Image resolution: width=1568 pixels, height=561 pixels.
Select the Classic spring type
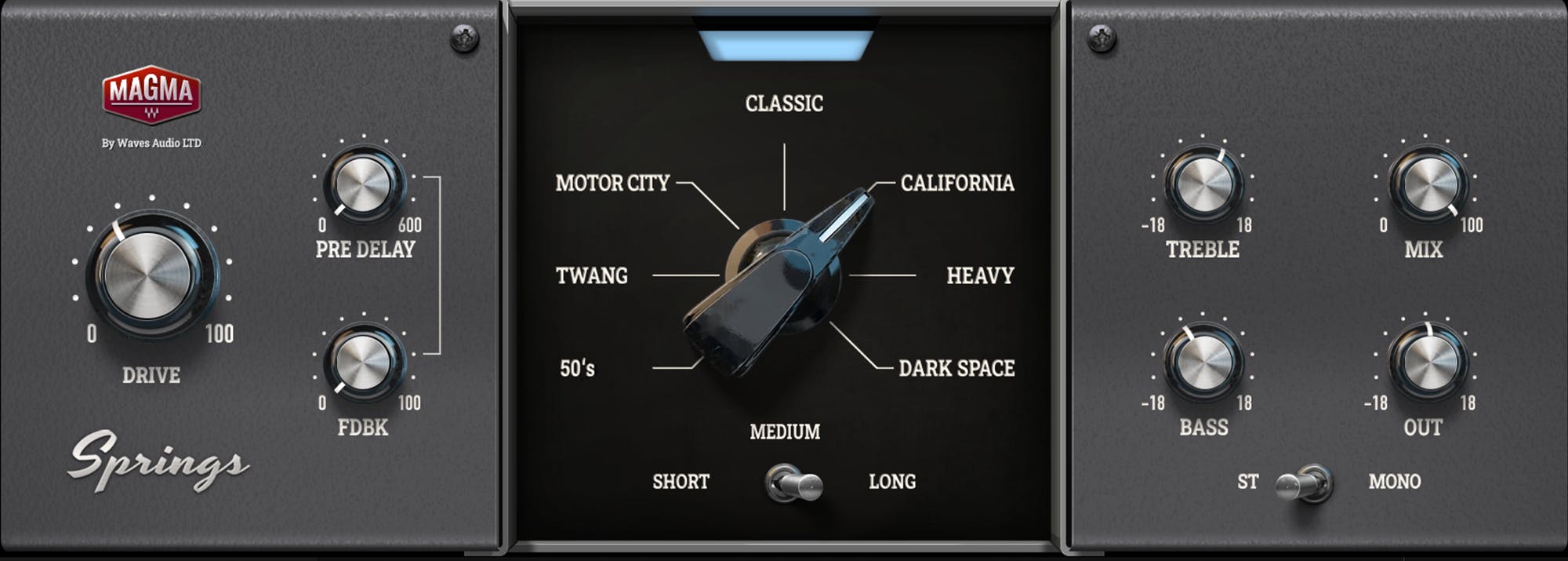click(784, 104)
